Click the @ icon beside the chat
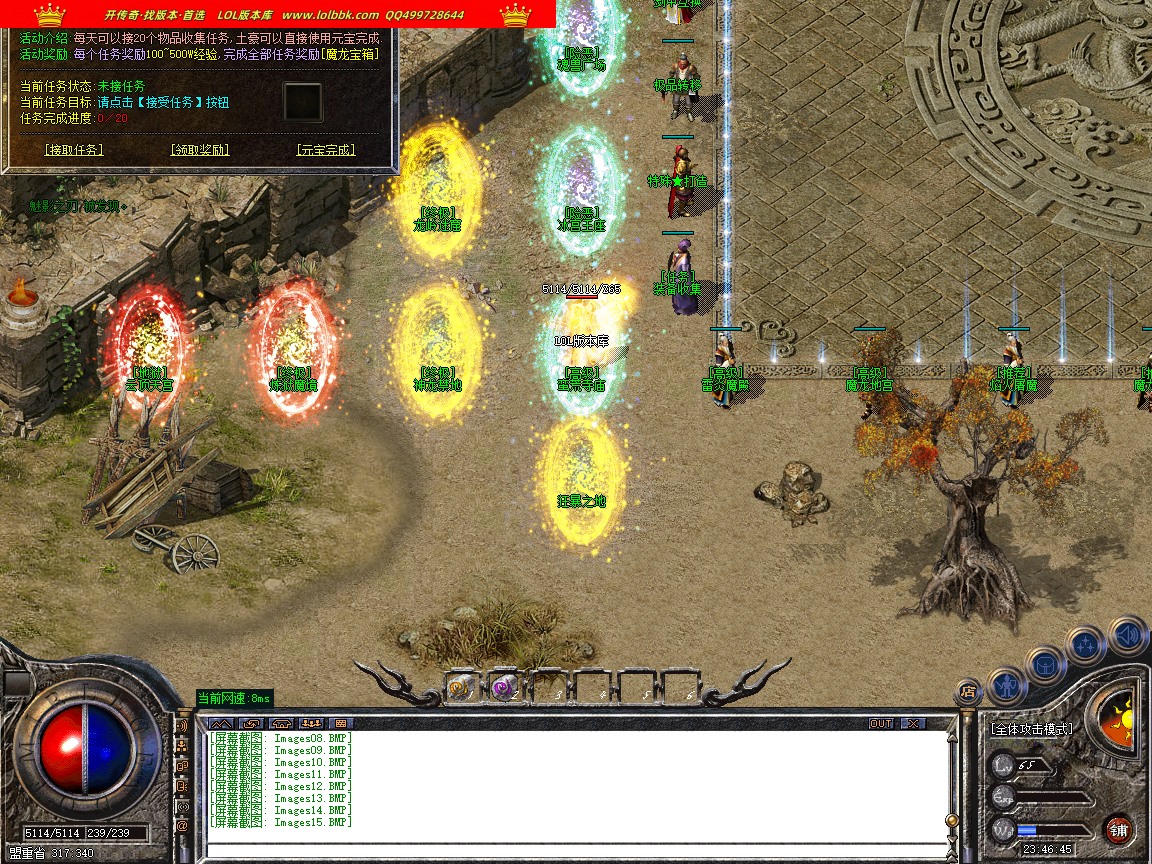The height and width of the screenshot is (864, 1152). coord(182,826)
